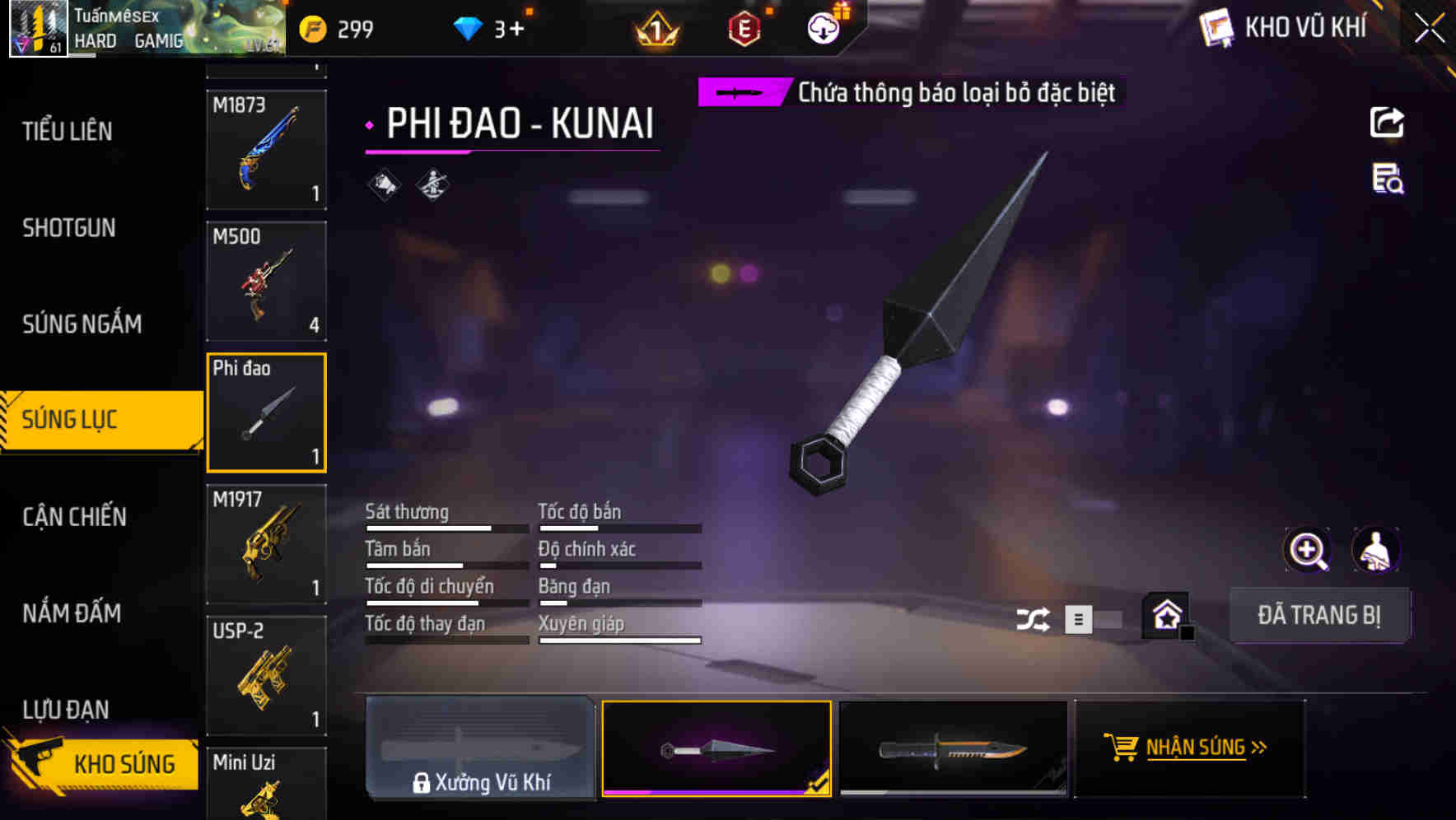Open the rank crown badge at the top
Image resolution: width=1456 pixels, height=820 pixels.
[x=655, y=29]
